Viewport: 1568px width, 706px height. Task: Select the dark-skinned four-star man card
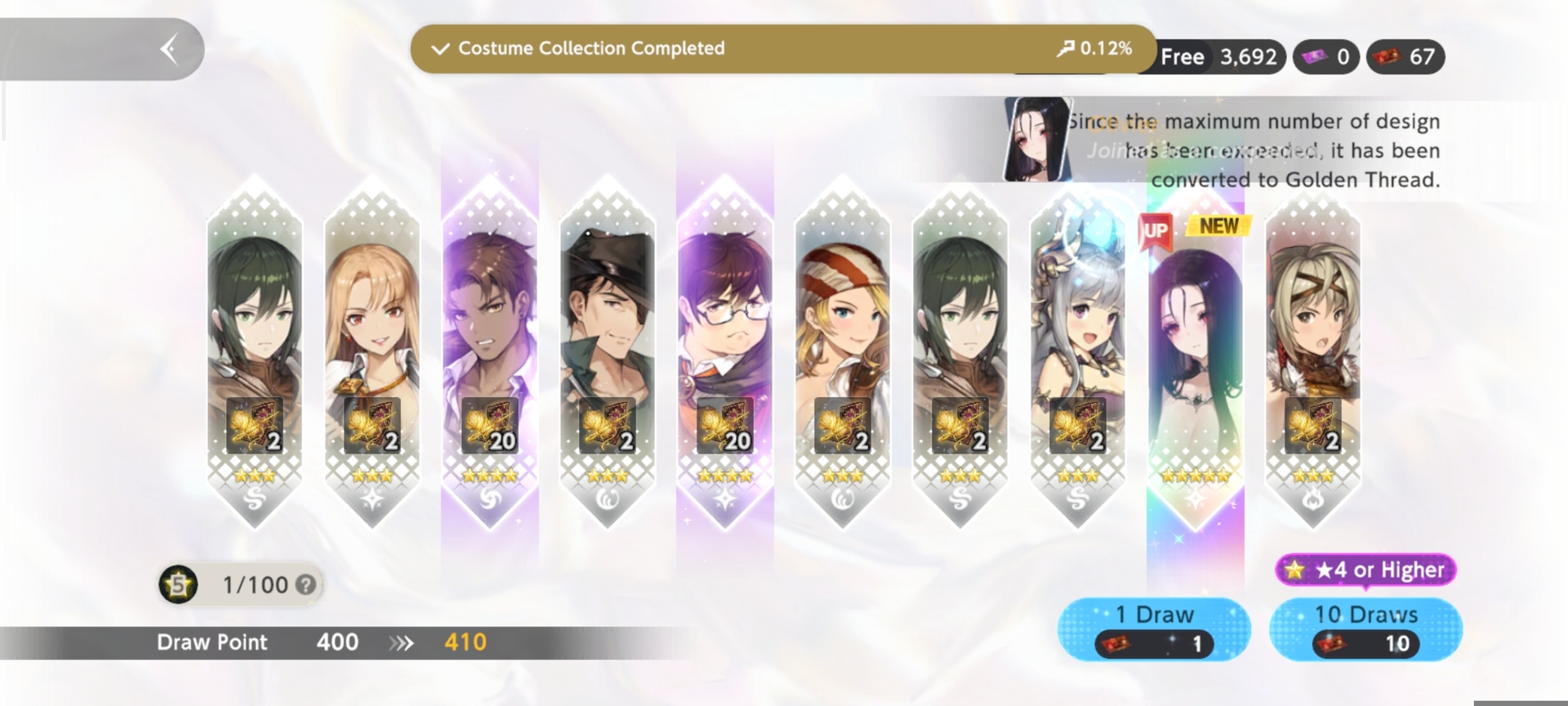click(x=489, y=351)
